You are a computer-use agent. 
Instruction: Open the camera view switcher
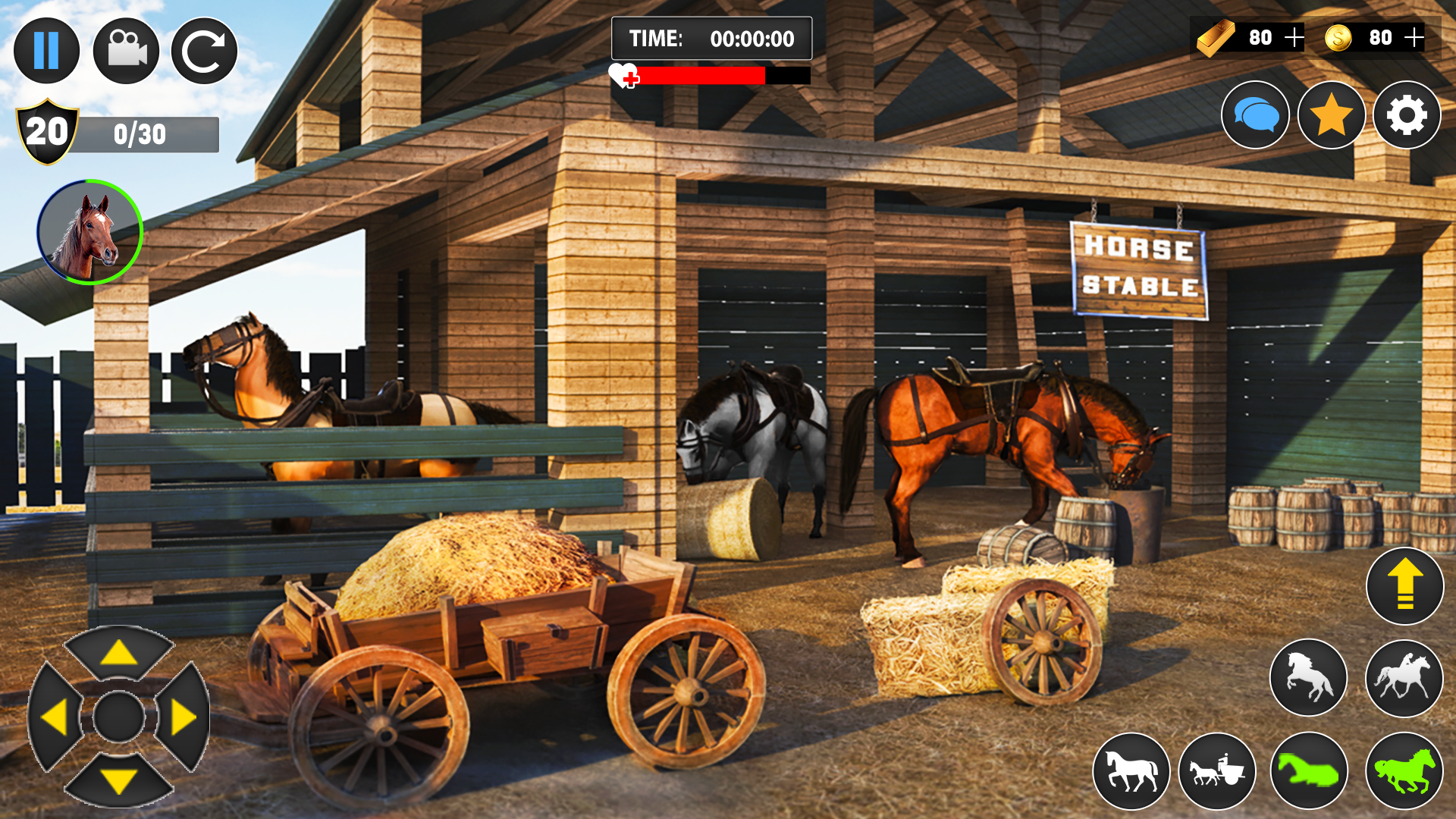click(126, 51)
